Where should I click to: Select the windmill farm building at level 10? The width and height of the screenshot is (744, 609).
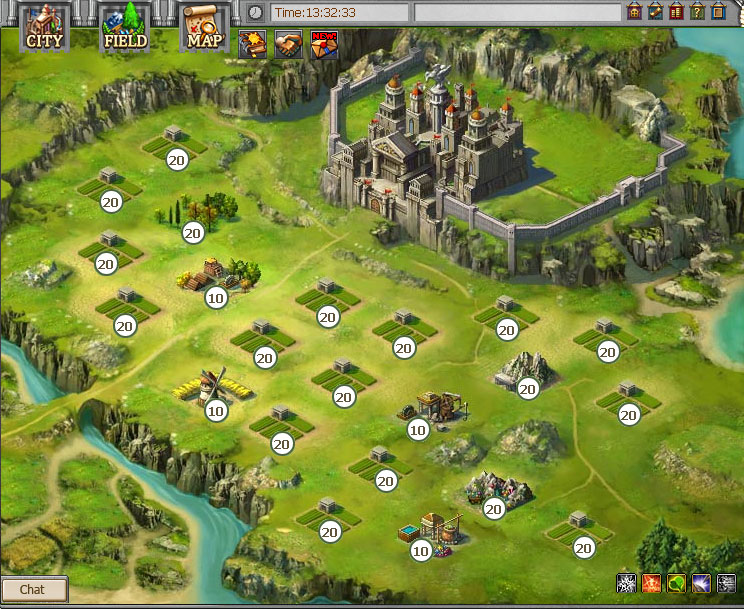[x=207, y=386]
